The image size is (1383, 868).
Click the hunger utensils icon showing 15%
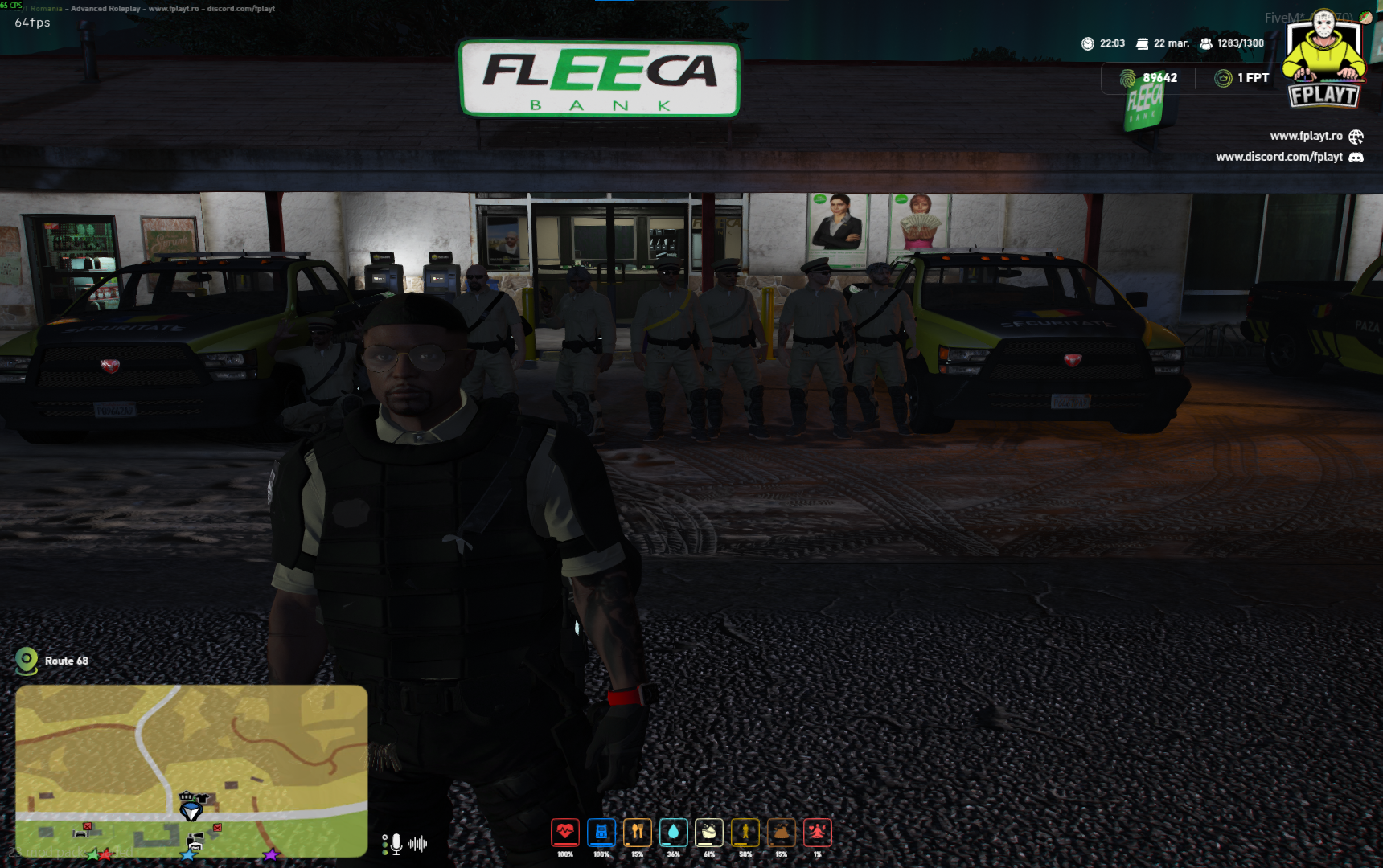tap(638, 833)
